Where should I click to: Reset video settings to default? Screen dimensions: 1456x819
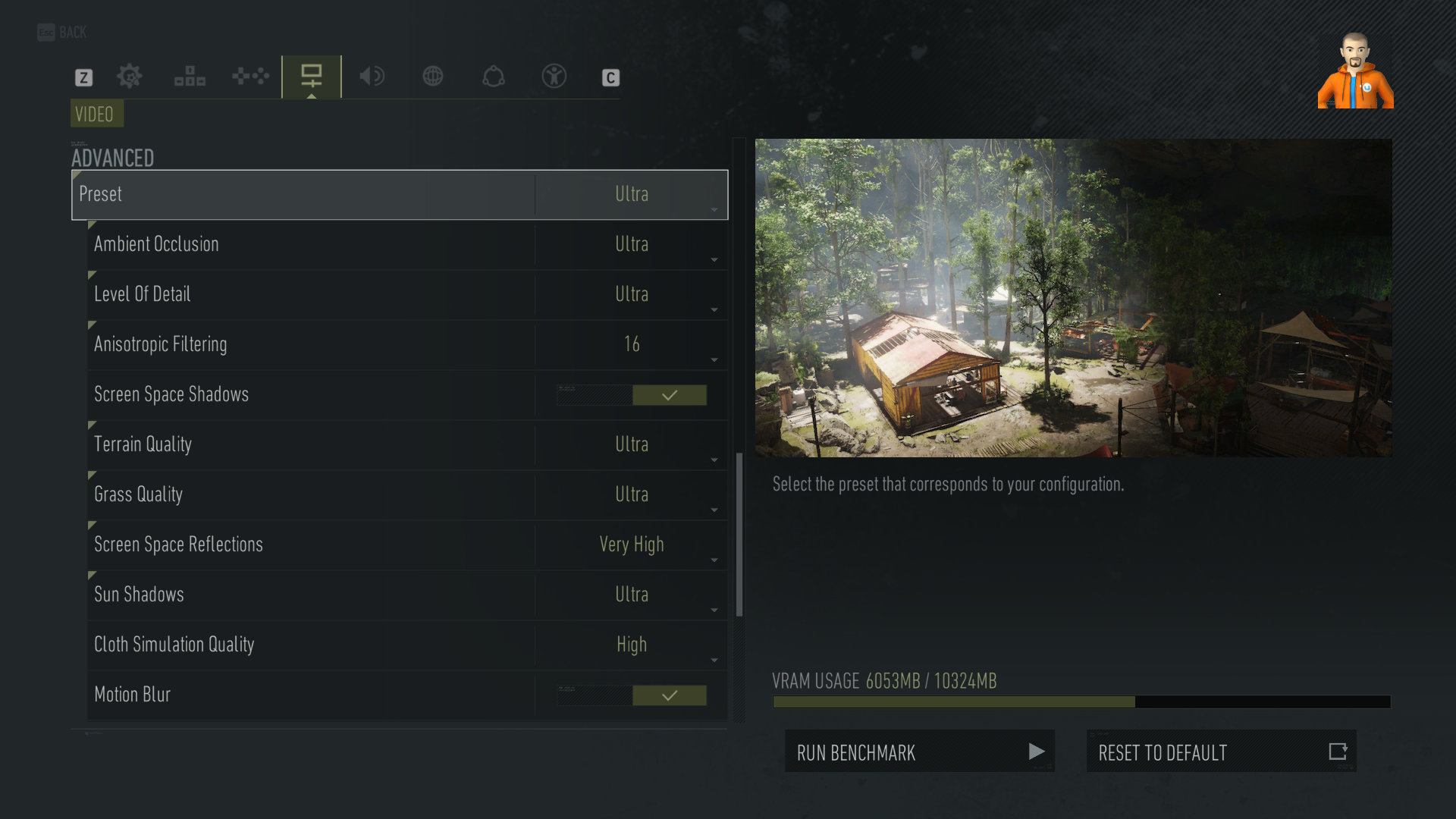1221,752
